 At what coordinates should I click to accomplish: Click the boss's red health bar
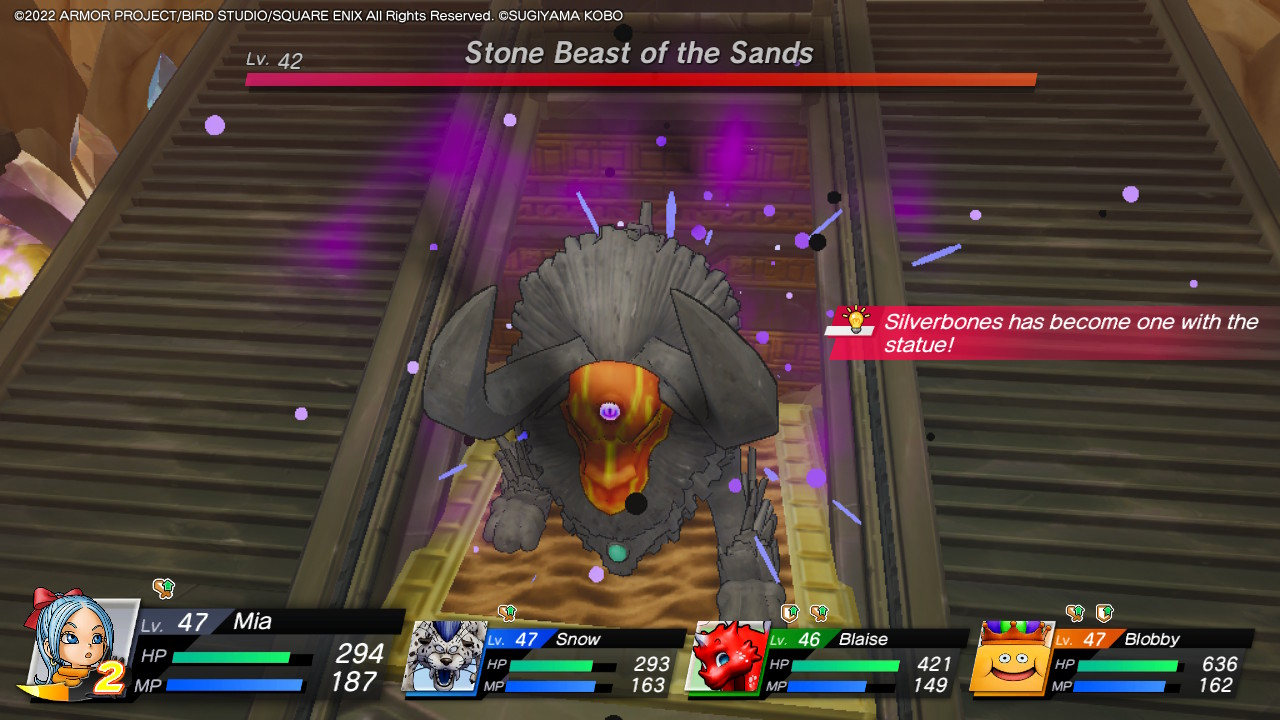640,79
